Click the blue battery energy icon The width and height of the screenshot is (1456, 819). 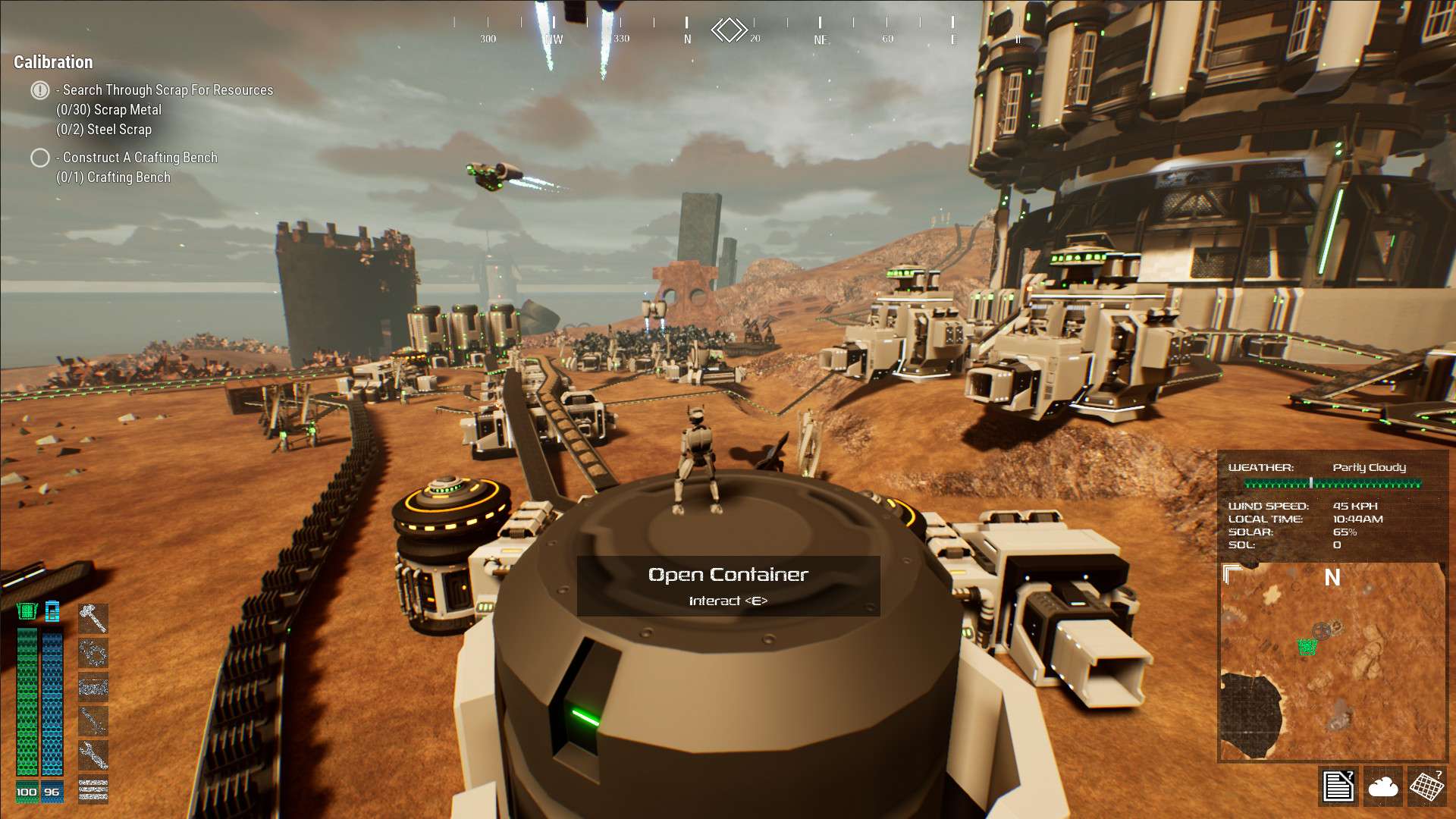coord(52,611)
